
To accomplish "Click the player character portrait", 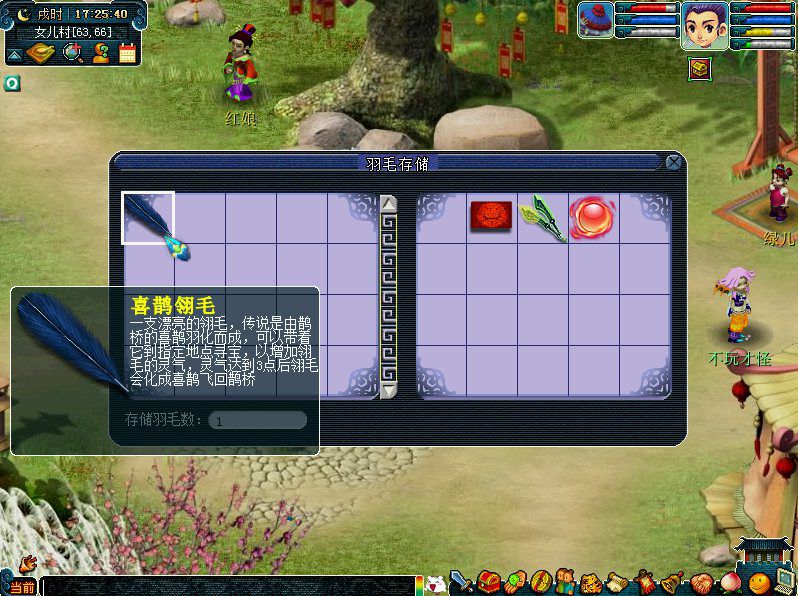I will pos(704,25).
